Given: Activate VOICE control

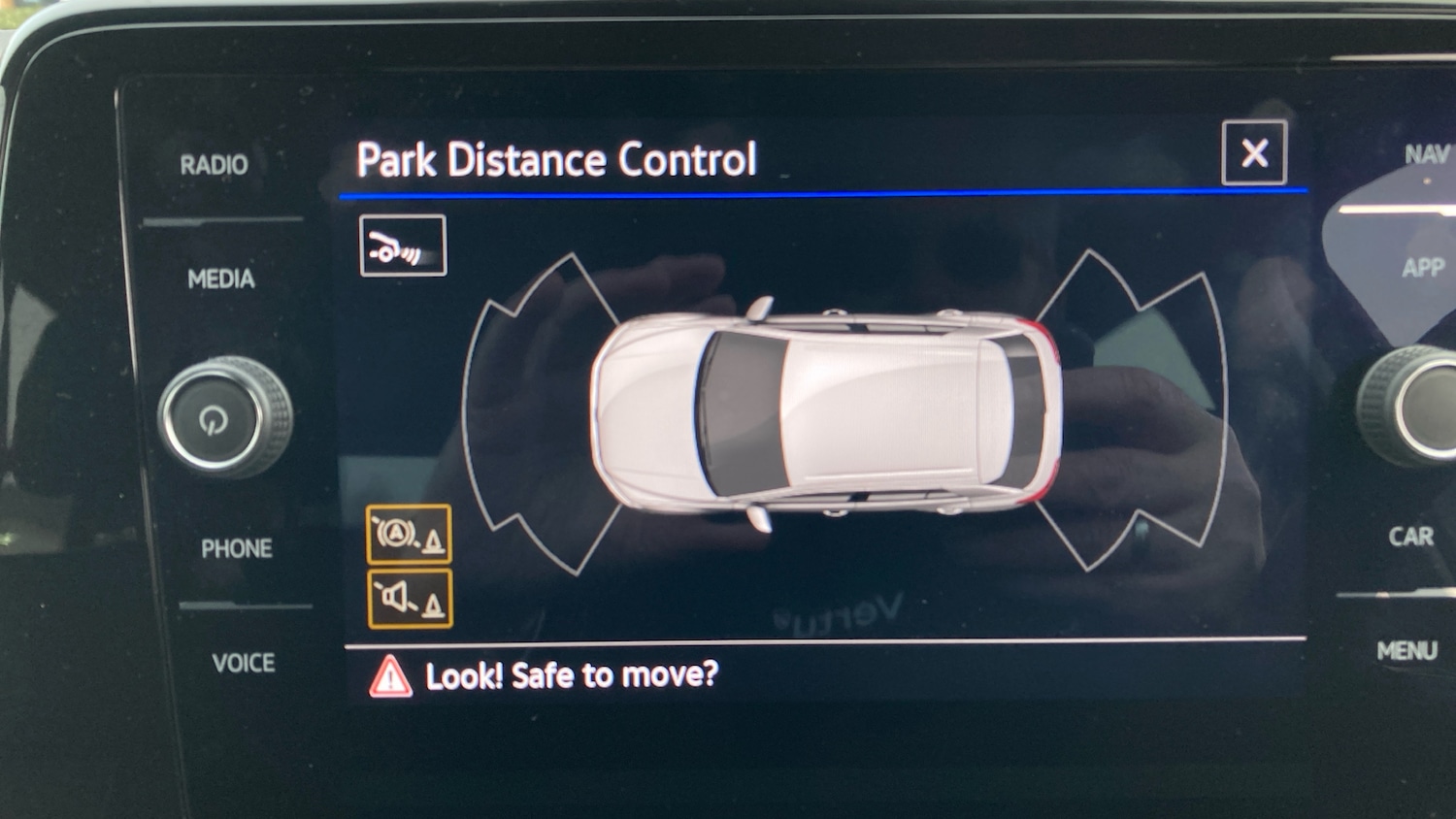Looking at the screenshot, I should point(243,663).
